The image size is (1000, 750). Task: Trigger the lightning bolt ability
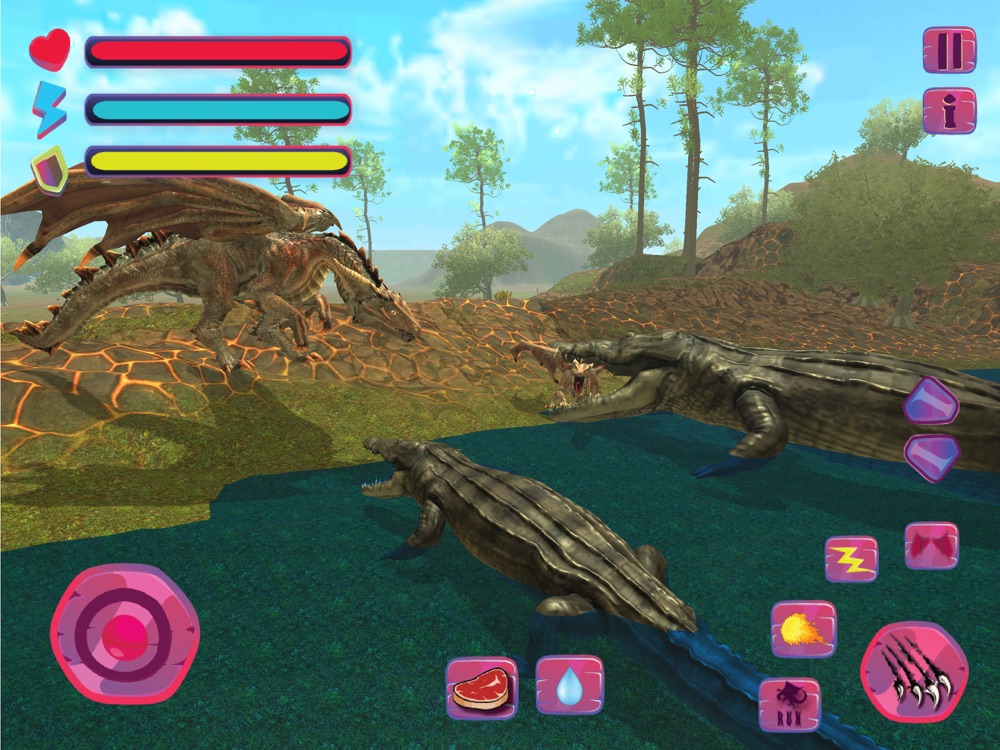tap(851, 559)
